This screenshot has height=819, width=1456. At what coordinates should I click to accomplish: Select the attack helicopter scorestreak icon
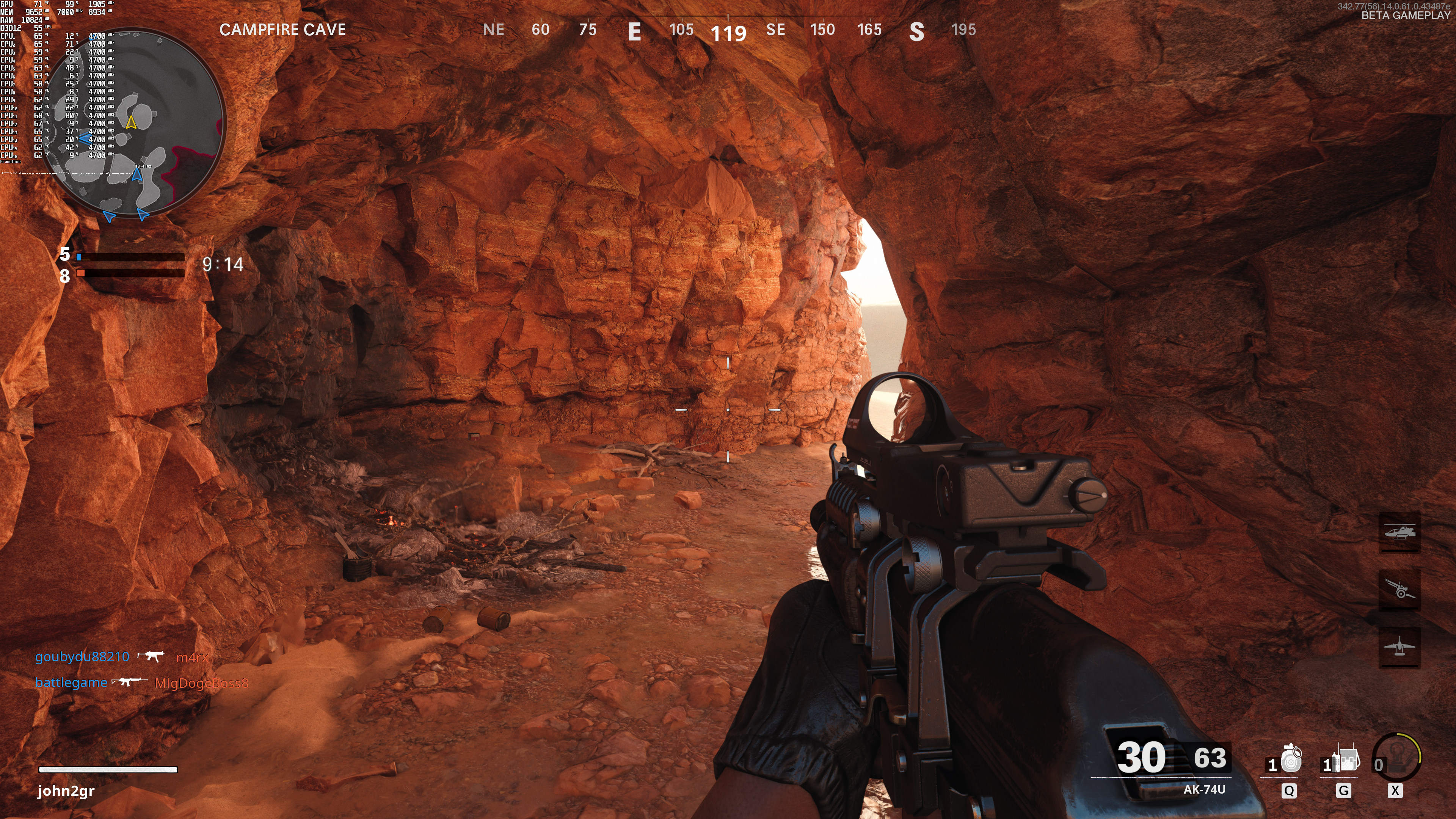(1399, 532)
